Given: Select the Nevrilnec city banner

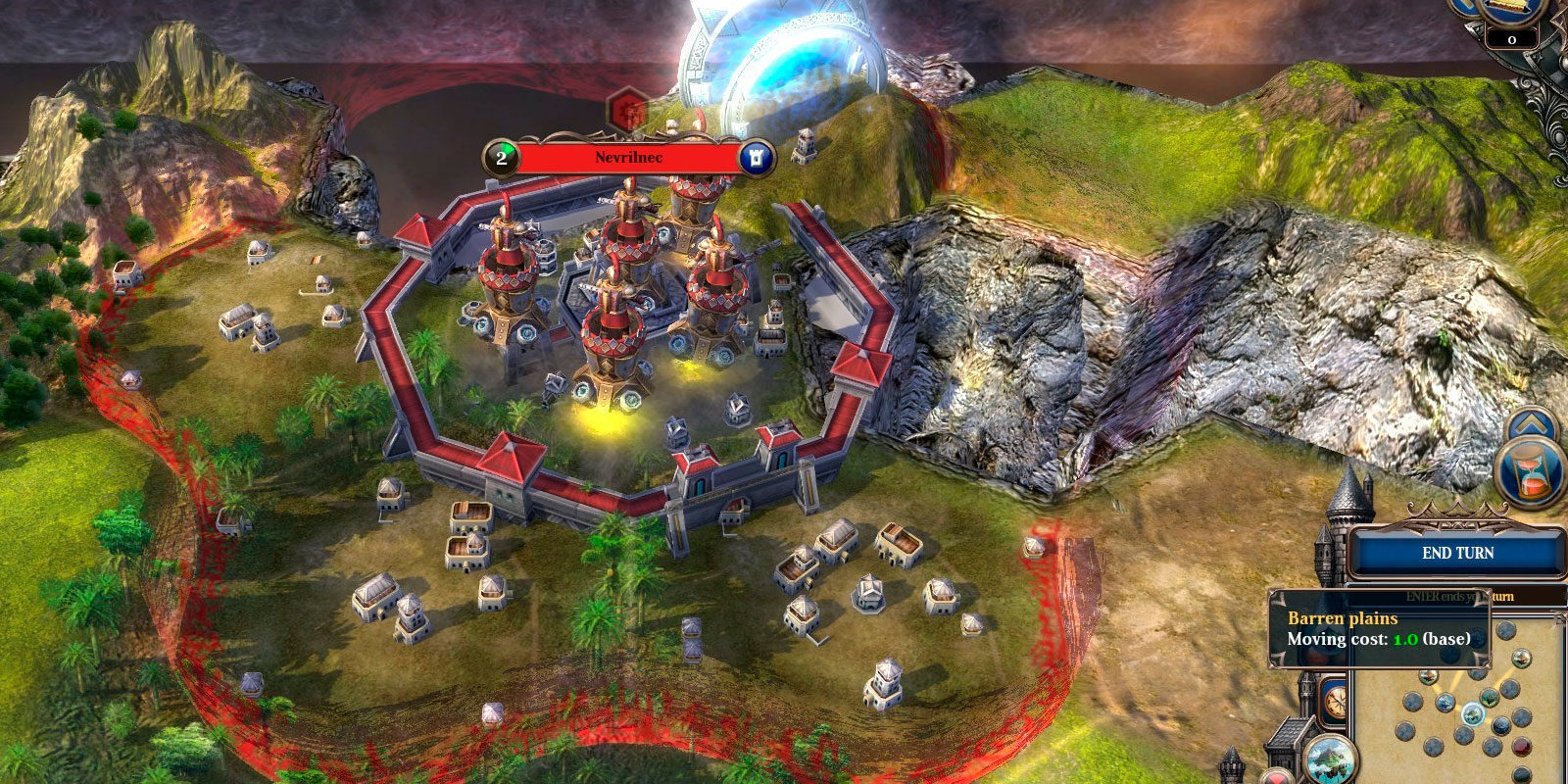Looking at the screenshot, I should (628, 158).
